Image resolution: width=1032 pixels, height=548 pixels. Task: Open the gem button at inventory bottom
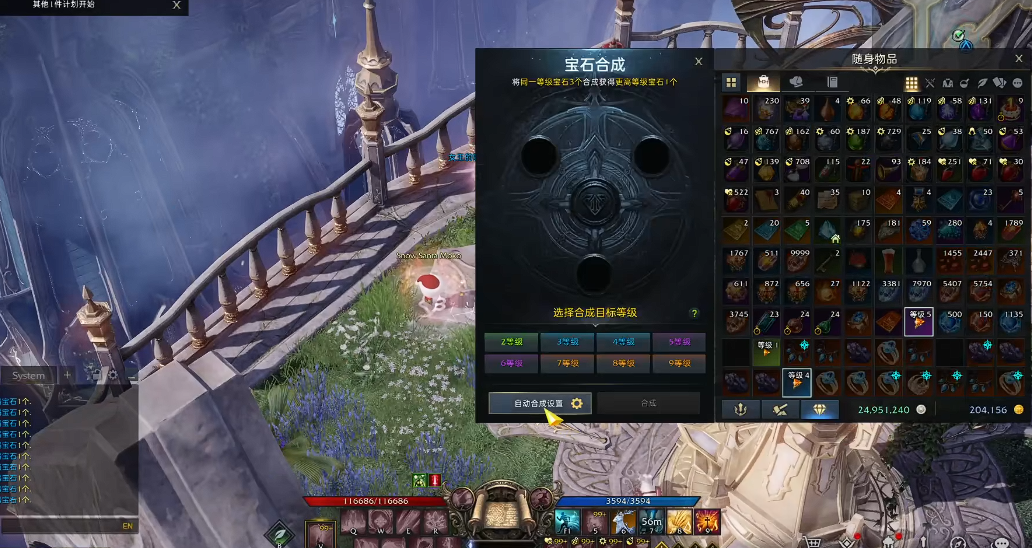pos(820,409)
